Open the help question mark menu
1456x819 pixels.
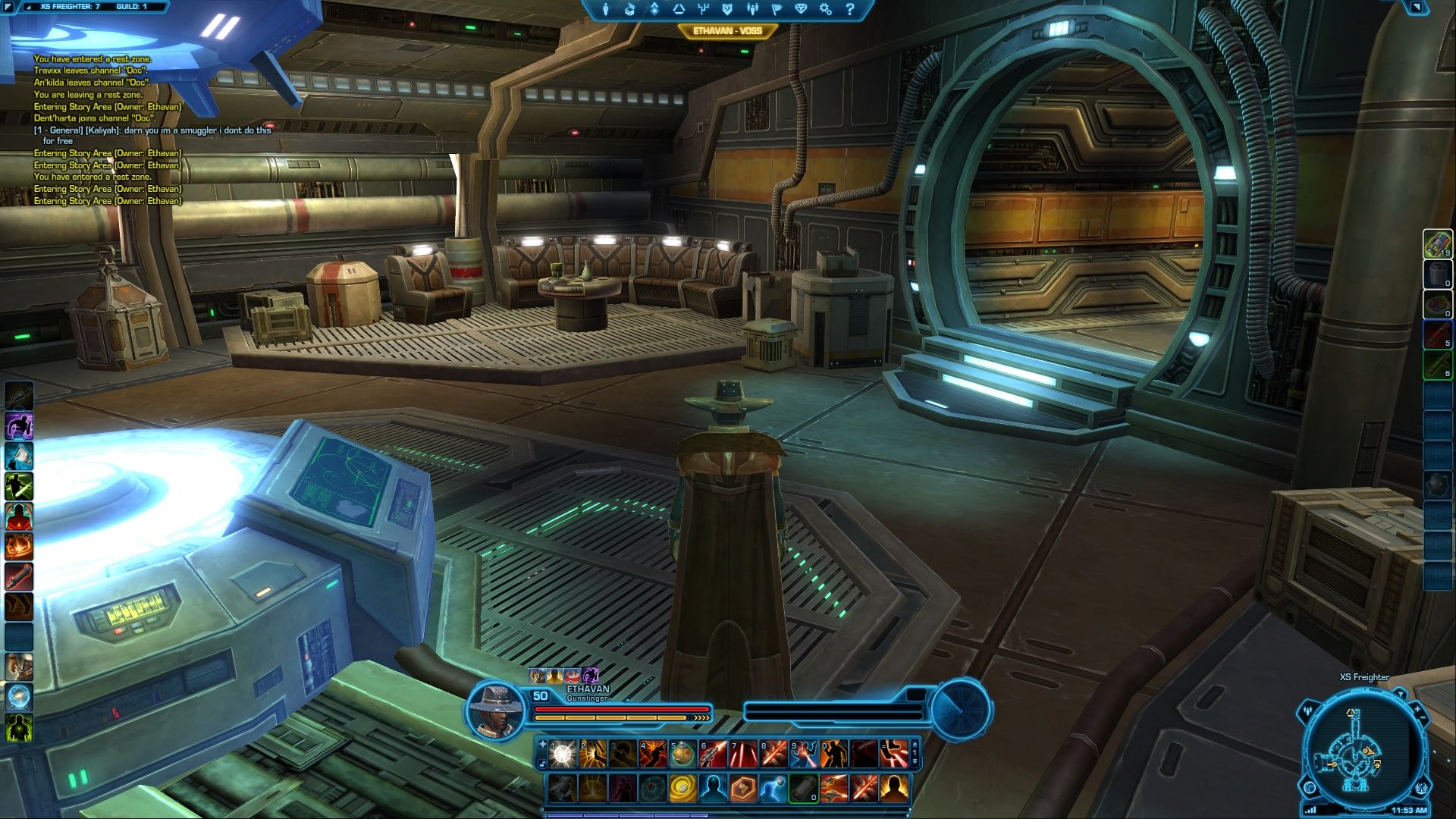pos(850,9)
